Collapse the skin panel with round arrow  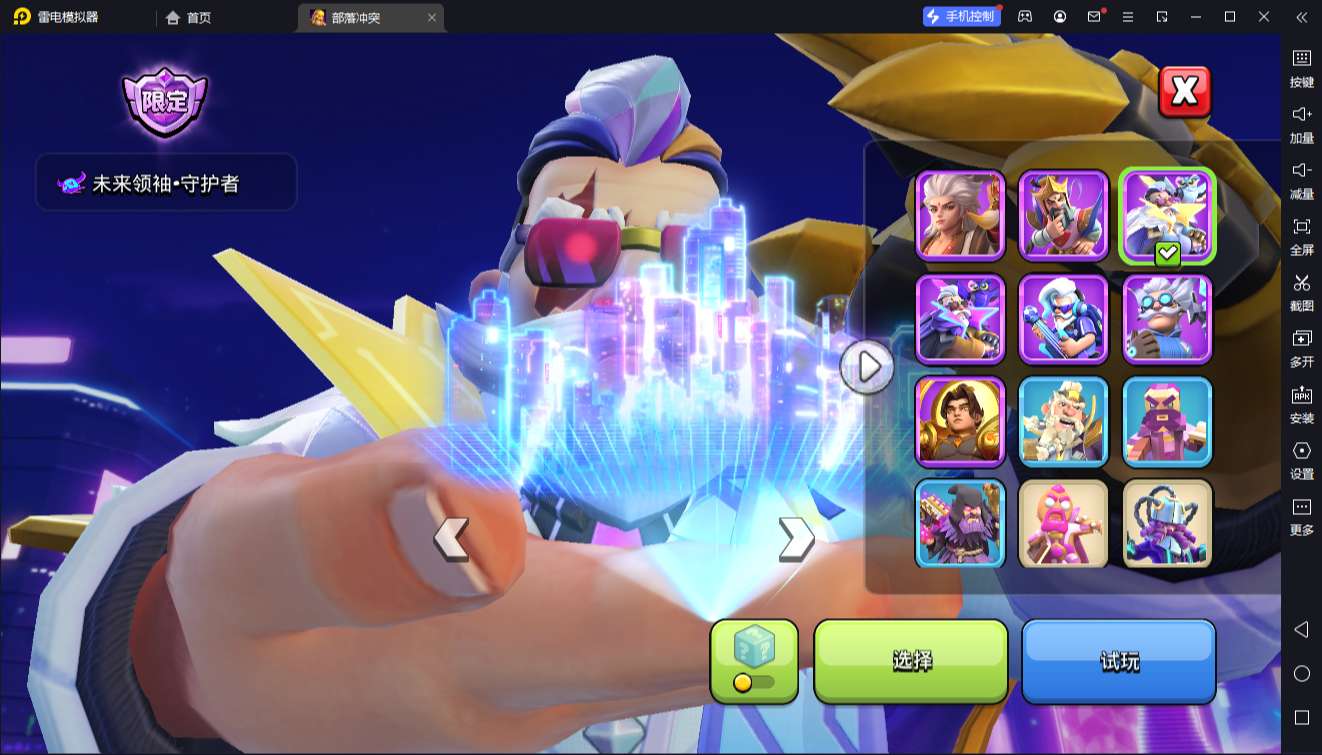(x=866, y=367)
